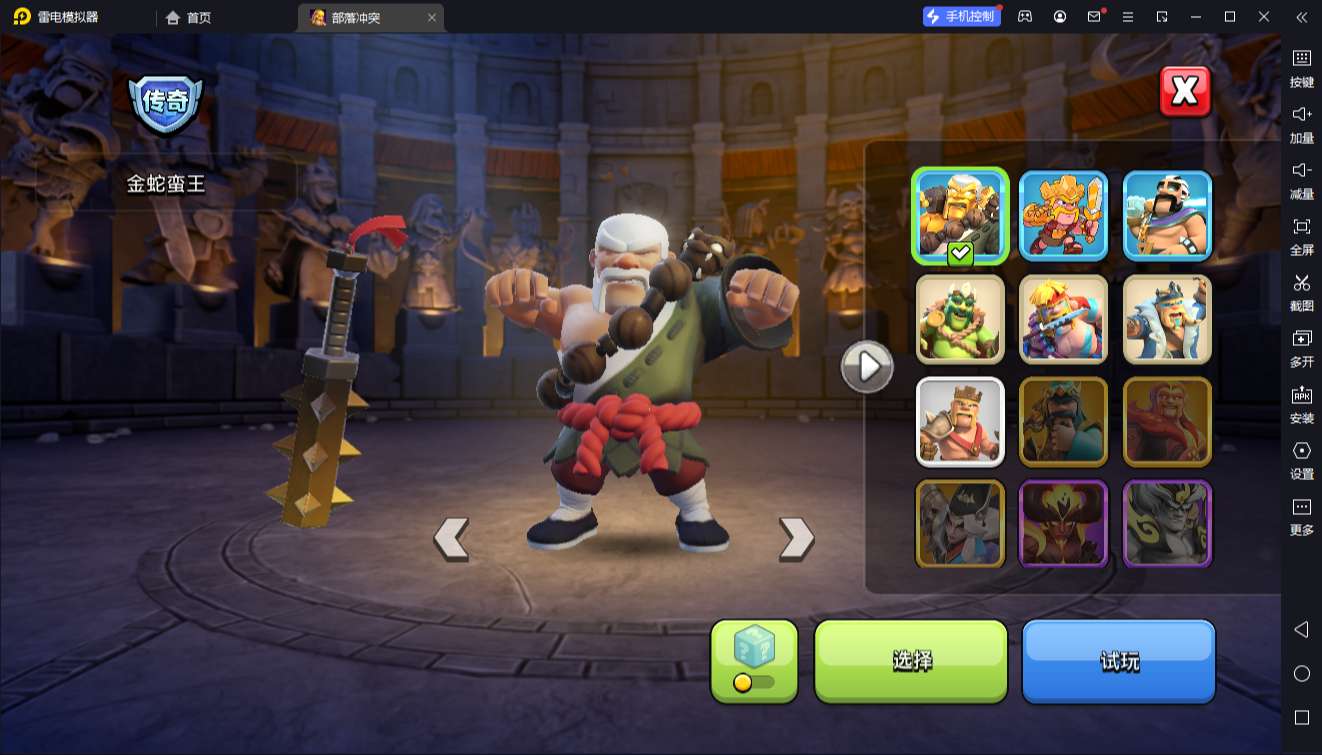Choose the red-bearded golden sword king skin

pyautogui.click(x=1063, y=216)
